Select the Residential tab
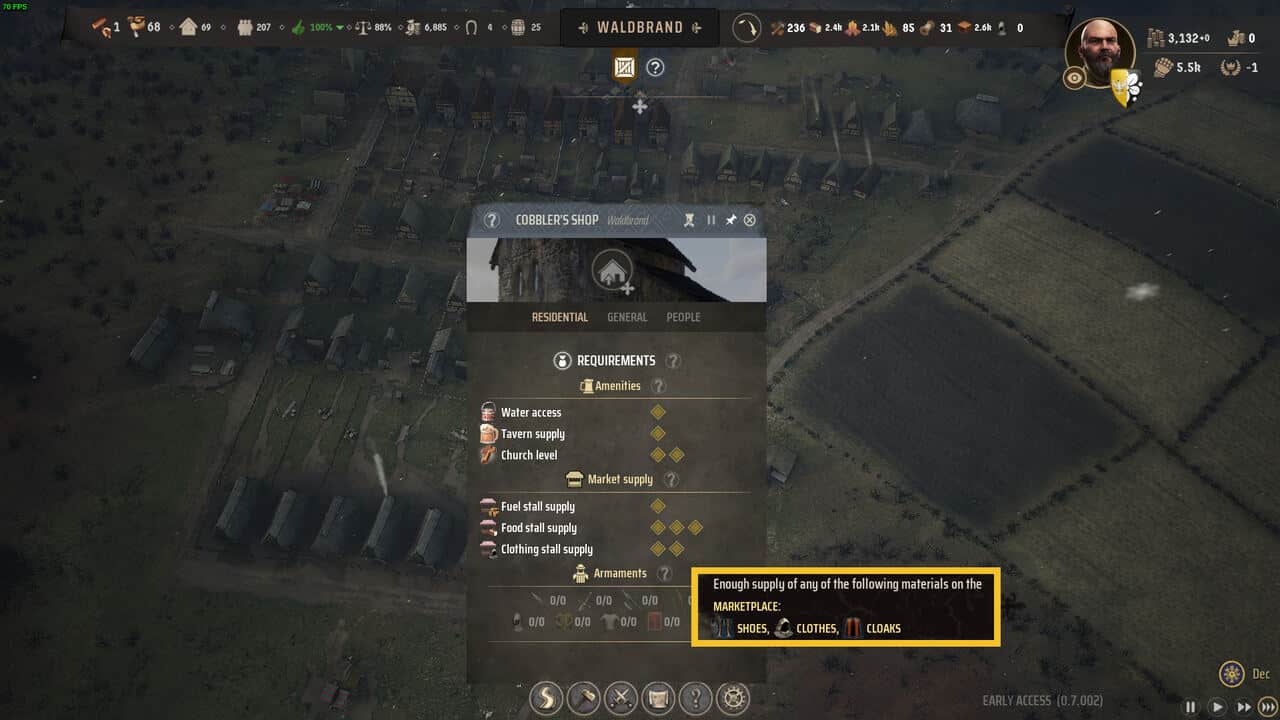 559,317
